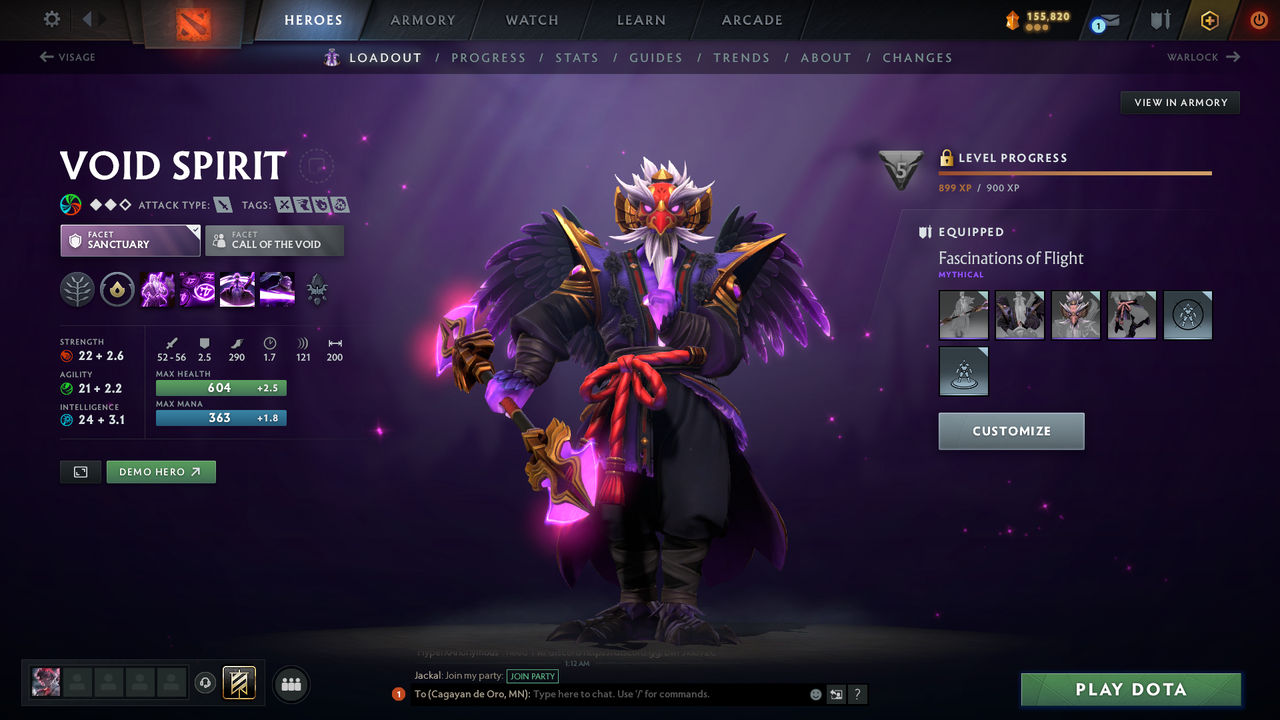Open hero Talent Tree icon
The width and height of the screenshot is (1280, 720).
(77, 290)
